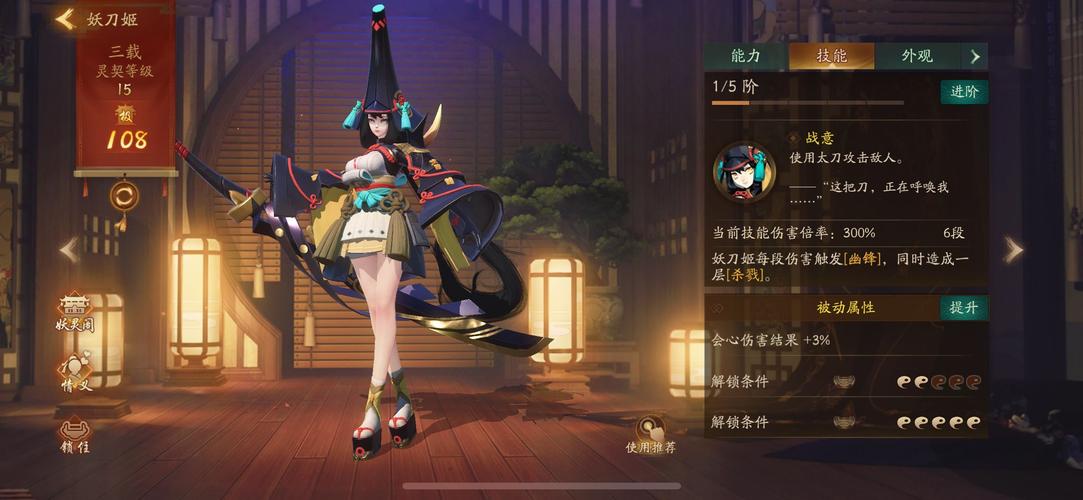Viewport: 1083px width, 500px height.
Task: View the previous character with the left arrow
Action: click(x=69, y=249)
